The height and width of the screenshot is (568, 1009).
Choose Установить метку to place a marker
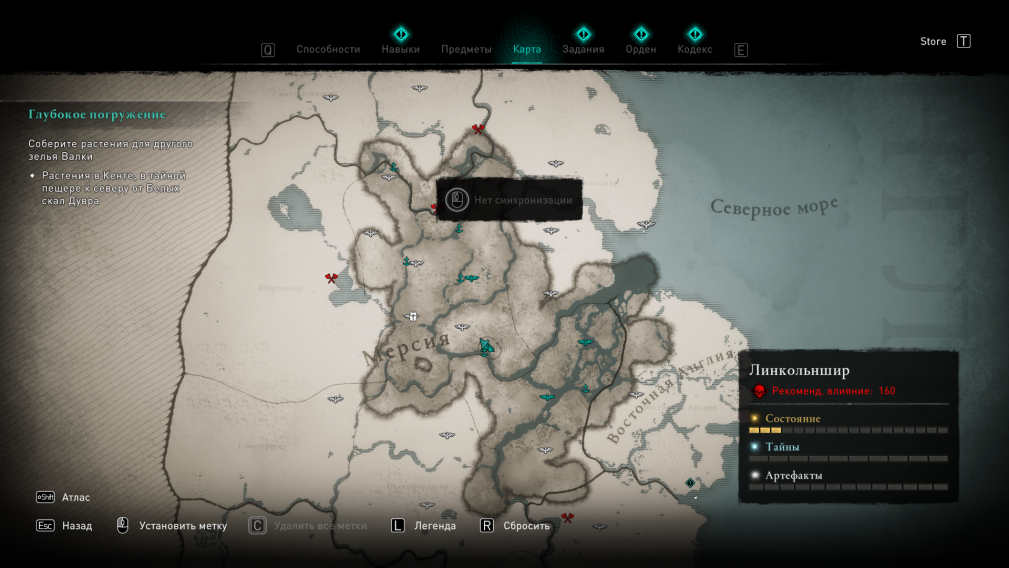(x=182, y=526)
